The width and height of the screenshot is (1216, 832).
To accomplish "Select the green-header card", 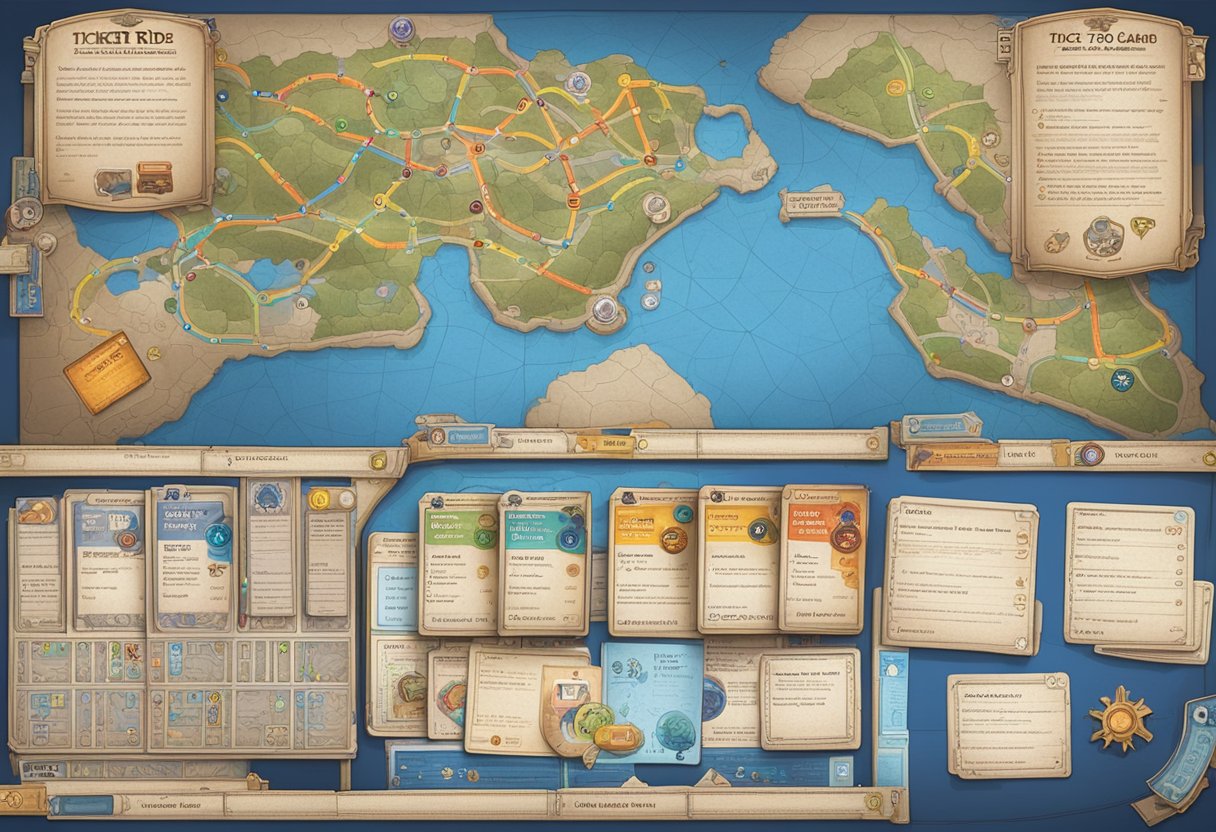I will 459,563.
